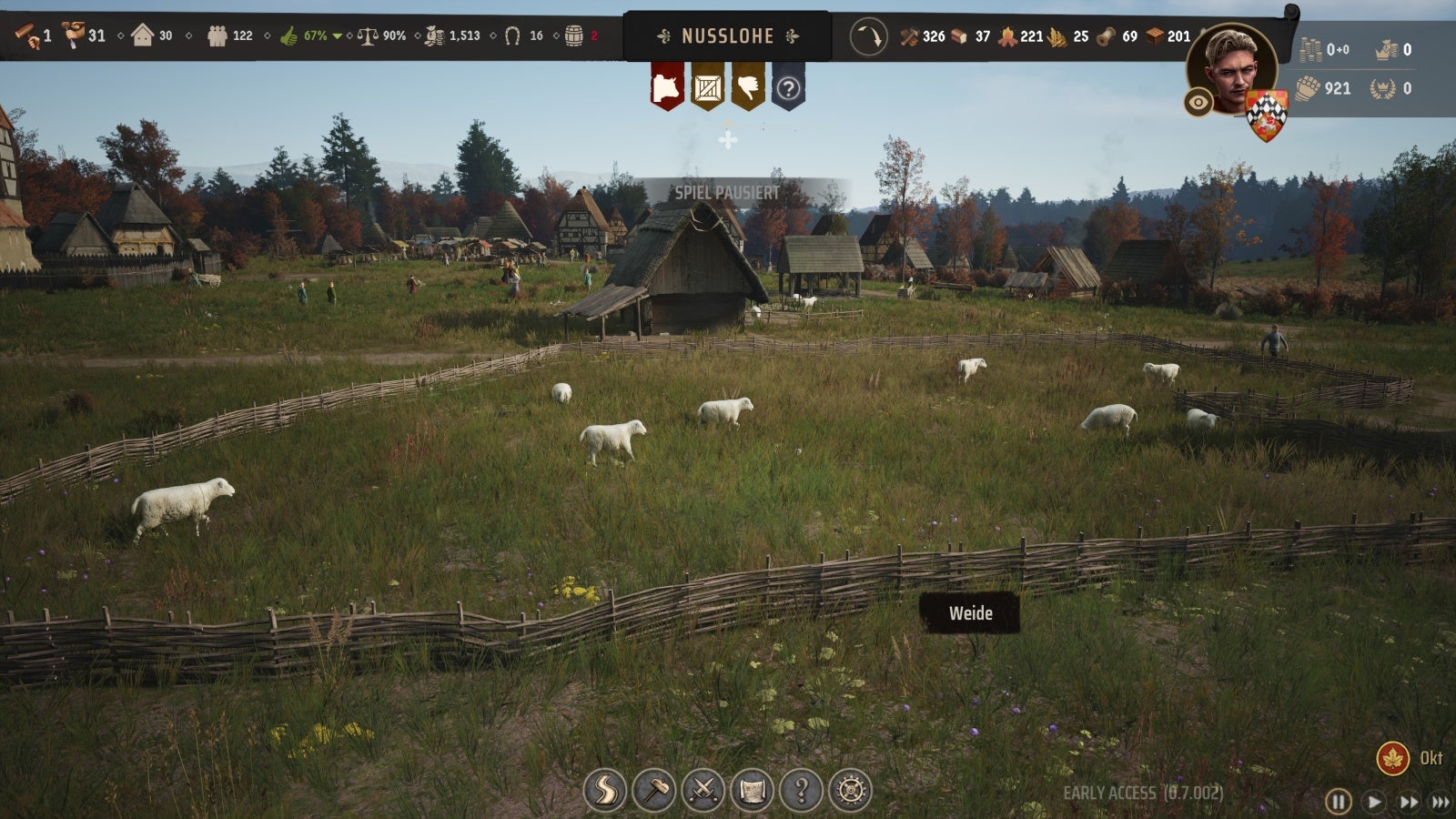Click the autumn leaf season icon
The width and height of the screenshot is (1456, 819).
(x=1392, y=758)
